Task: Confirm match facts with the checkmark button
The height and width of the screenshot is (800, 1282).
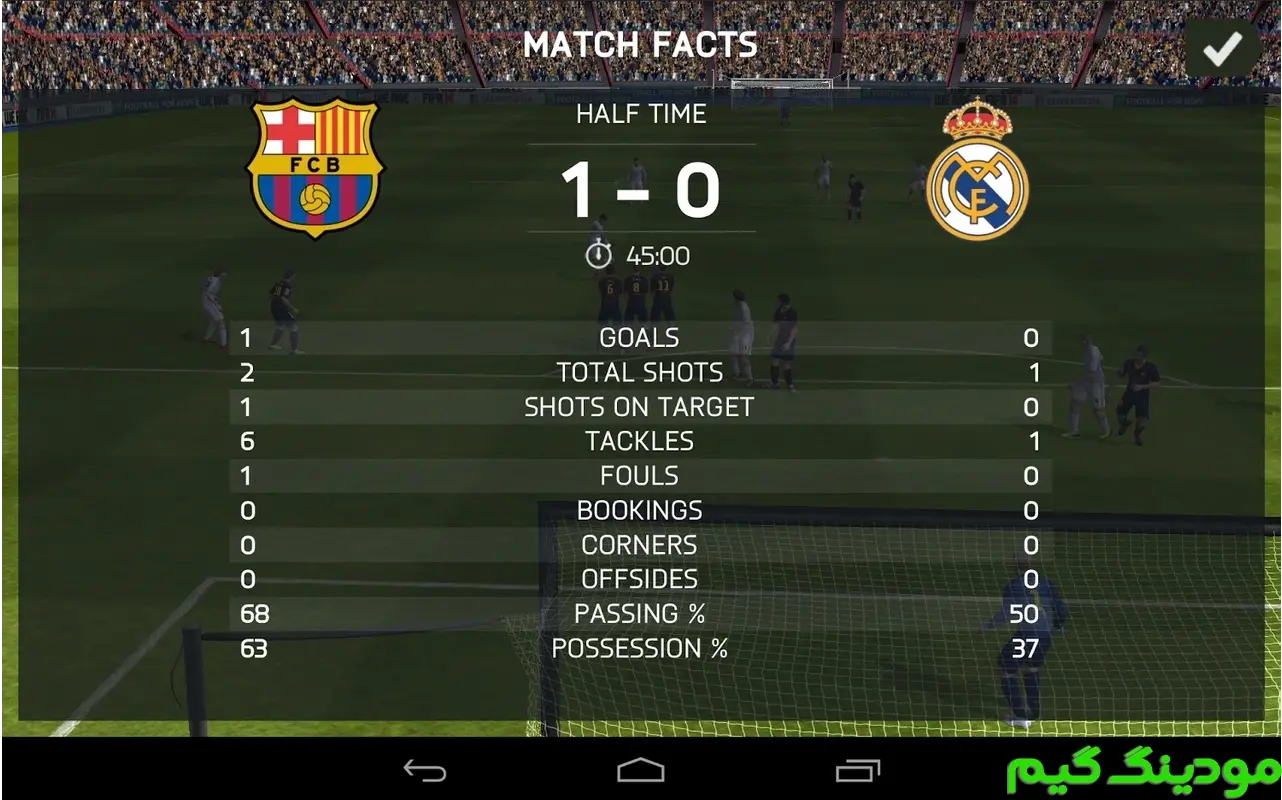Action: click(1222, 48)
